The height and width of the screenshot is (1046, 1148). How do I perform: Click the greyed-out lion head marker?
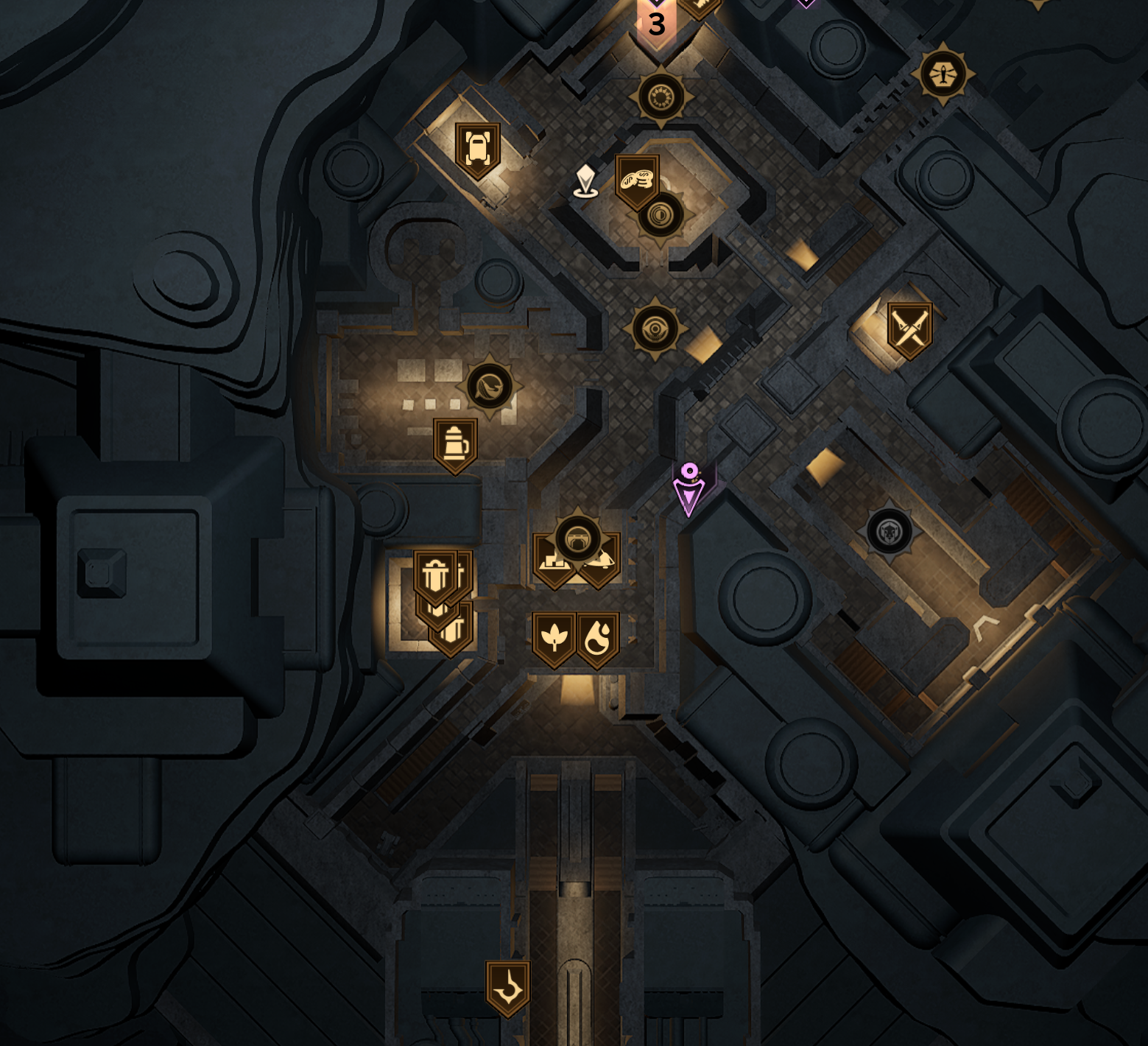(890, 531)
